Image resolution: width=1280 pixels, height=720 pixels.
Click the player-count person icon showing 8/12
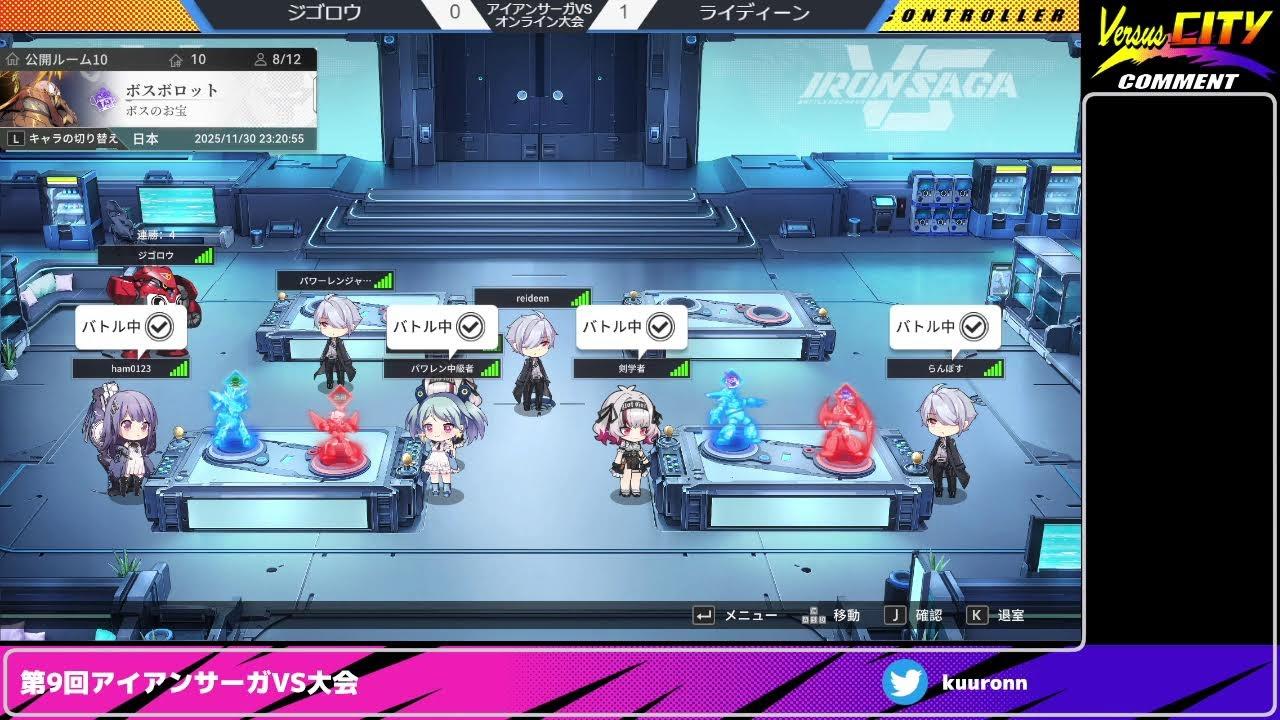pos(262,60)
